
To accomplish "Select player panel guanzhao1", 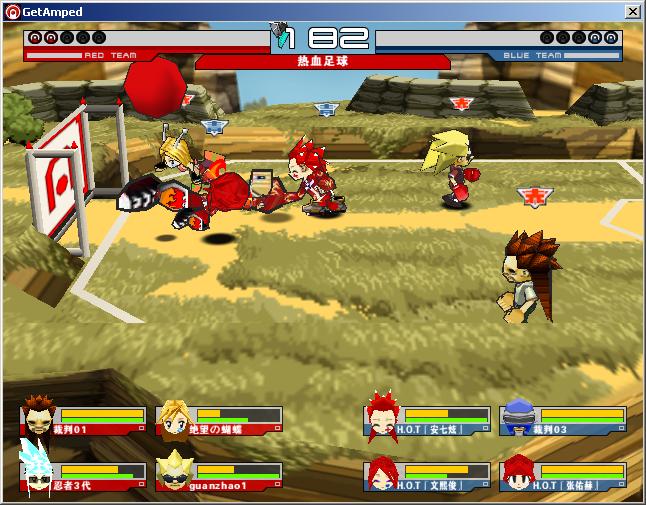I will 219,474.
